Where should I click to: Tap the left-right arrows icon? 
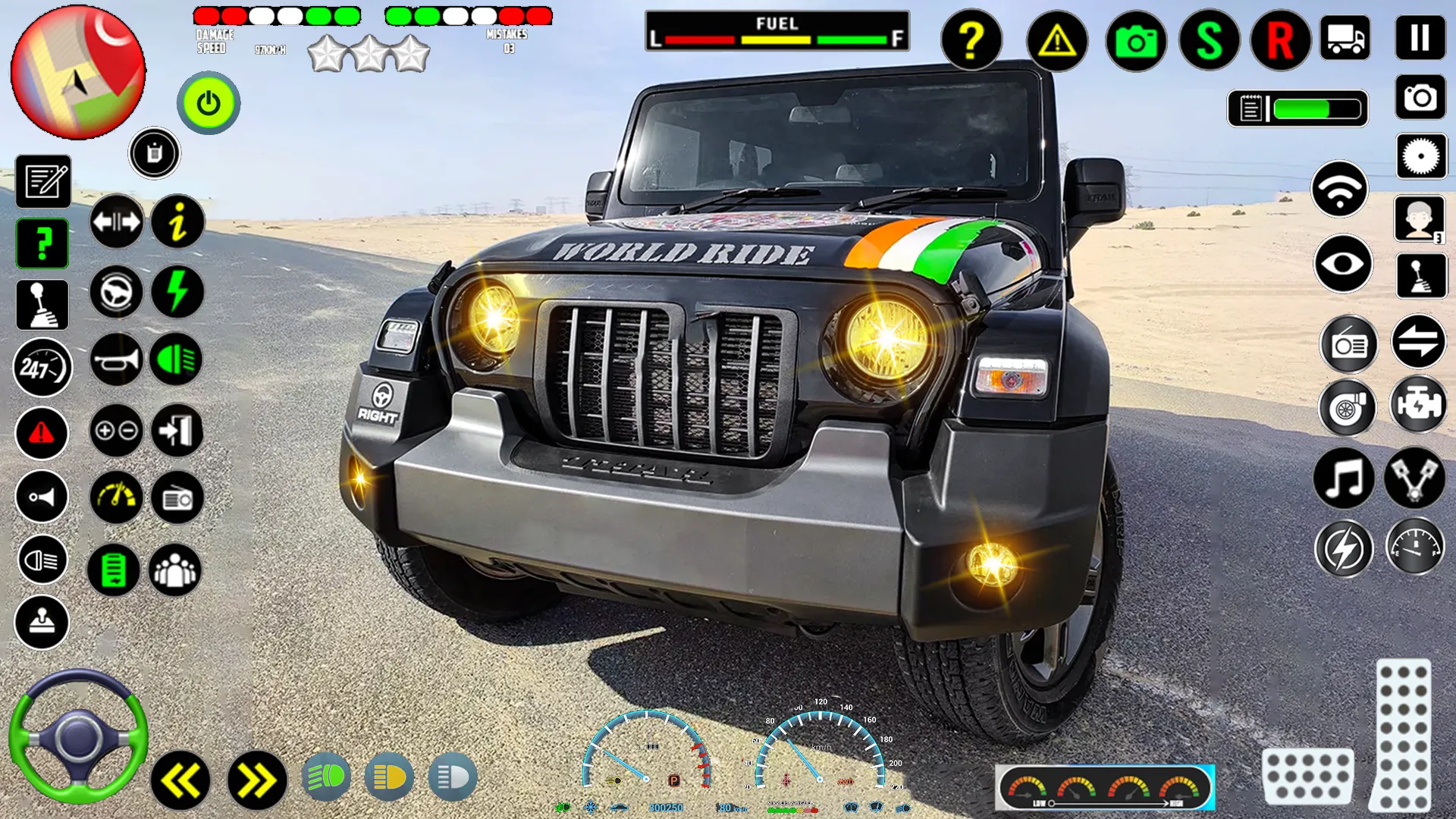tap(117, 221)
